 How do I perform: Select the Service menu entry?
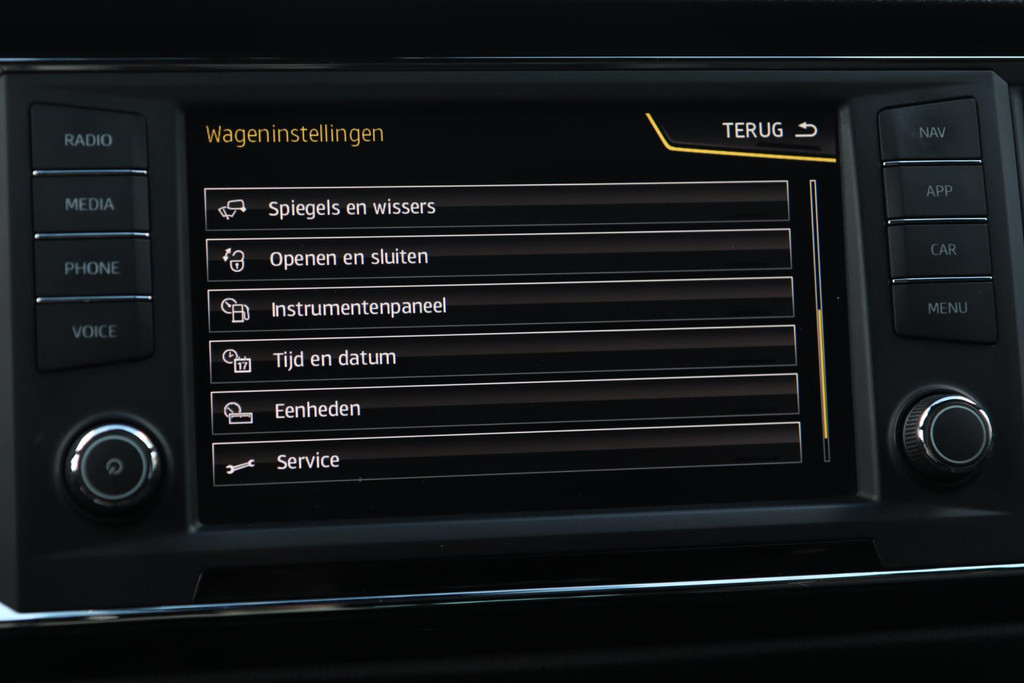point(506,460)
